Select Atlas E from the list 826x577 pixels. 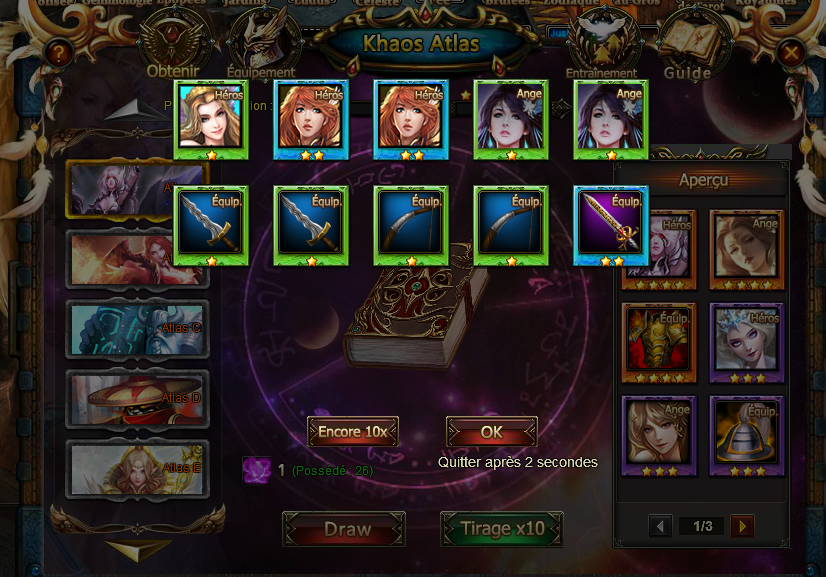point(137,467)
